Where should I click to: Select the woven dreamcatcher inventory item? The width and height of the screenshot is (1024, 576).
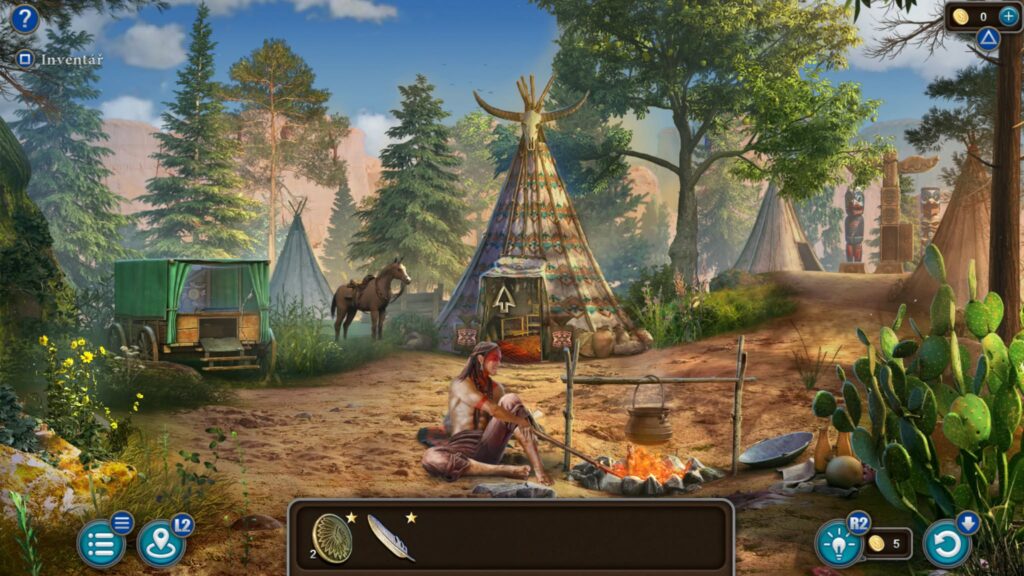[332, 538]
